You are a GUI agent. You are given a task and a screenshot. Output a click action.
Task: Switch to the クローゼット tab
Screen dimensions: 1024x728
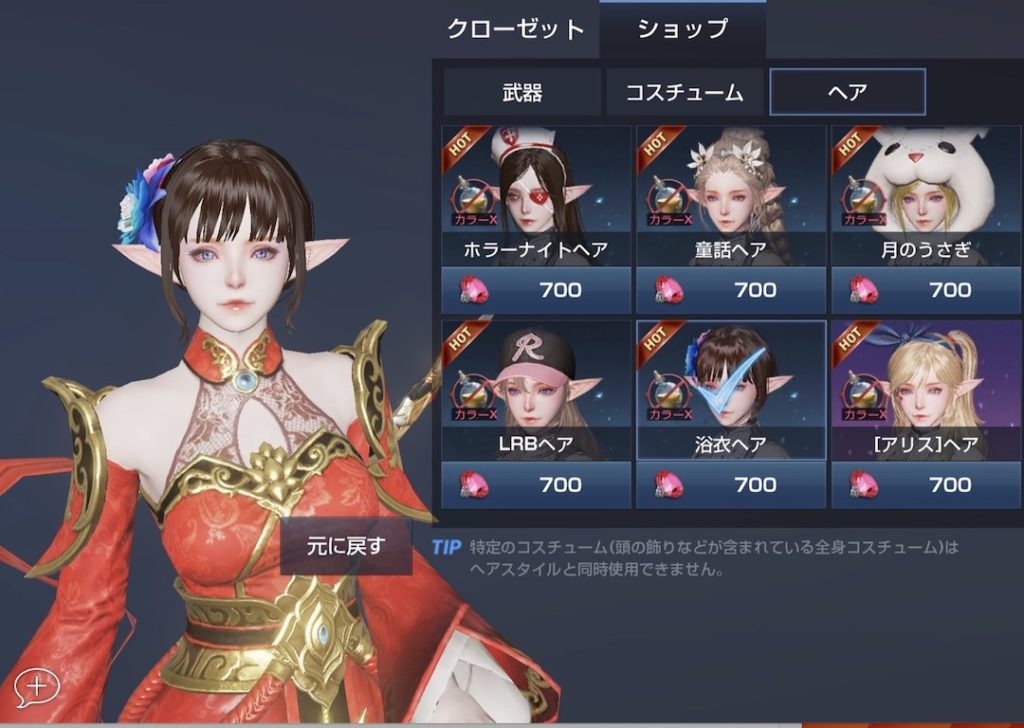point(515,29)
